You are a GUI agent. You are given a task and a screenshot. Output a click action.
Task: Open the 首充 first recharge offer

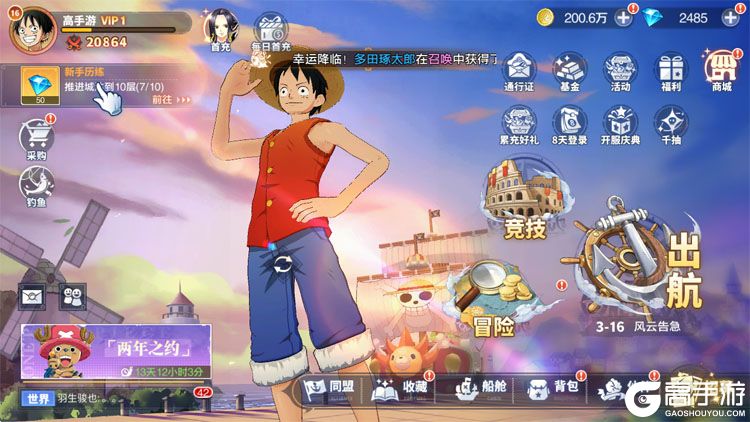tap(220, 30)
